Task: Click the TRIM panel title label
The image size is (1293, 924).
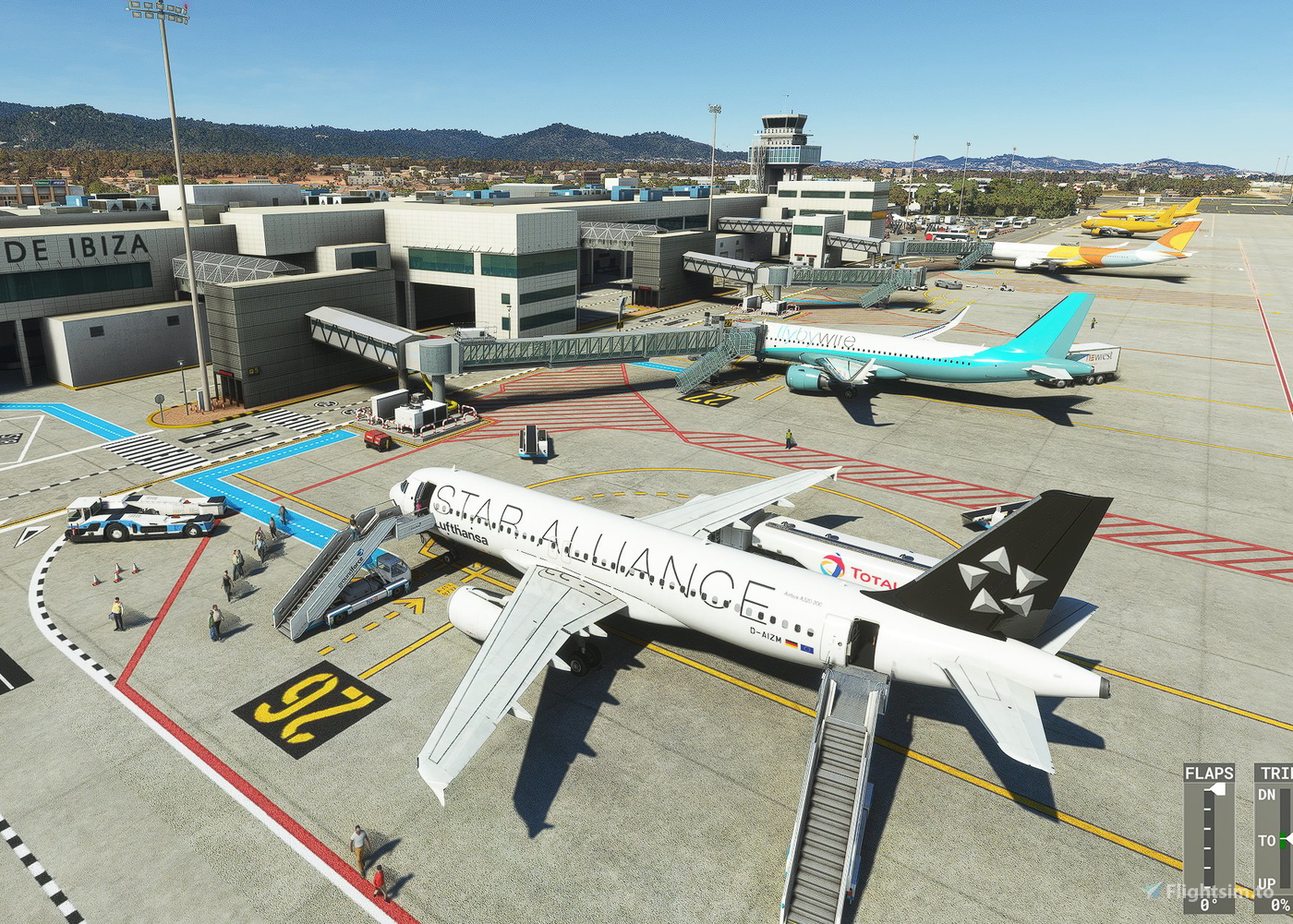Action: point(1275,773)
